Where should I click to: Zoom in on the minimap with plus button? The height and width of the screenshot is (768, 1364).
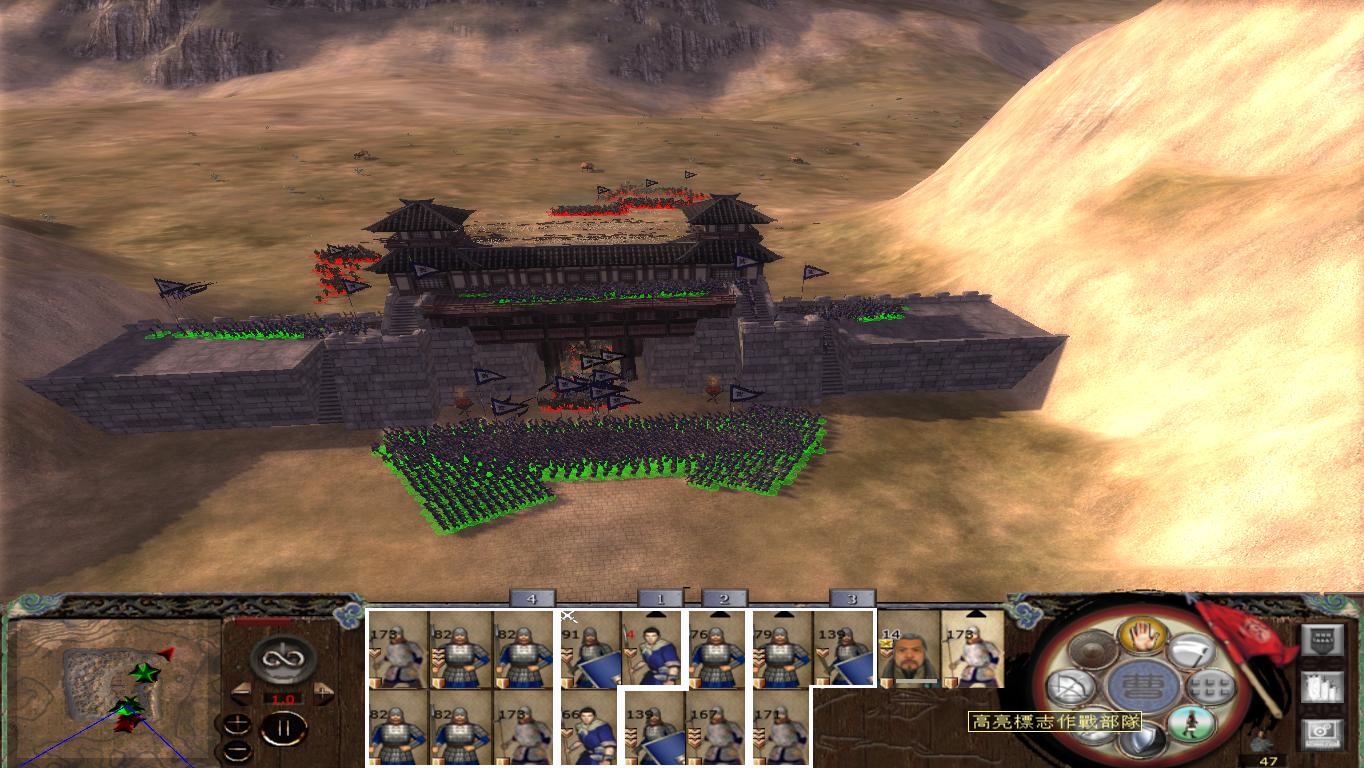coord(236,722)
